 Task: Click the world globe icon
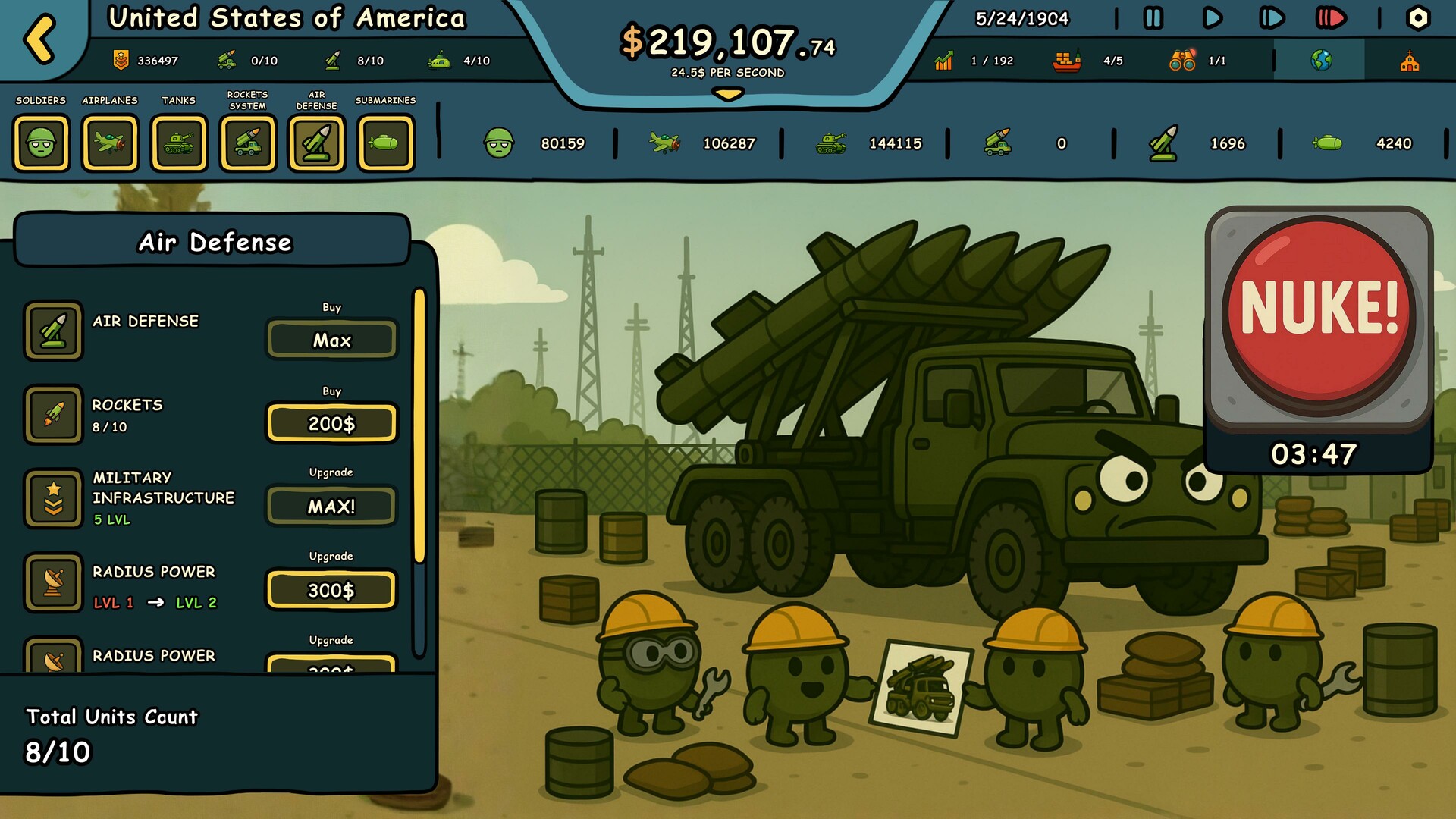pyautogui.click(x=1320, y=60)
